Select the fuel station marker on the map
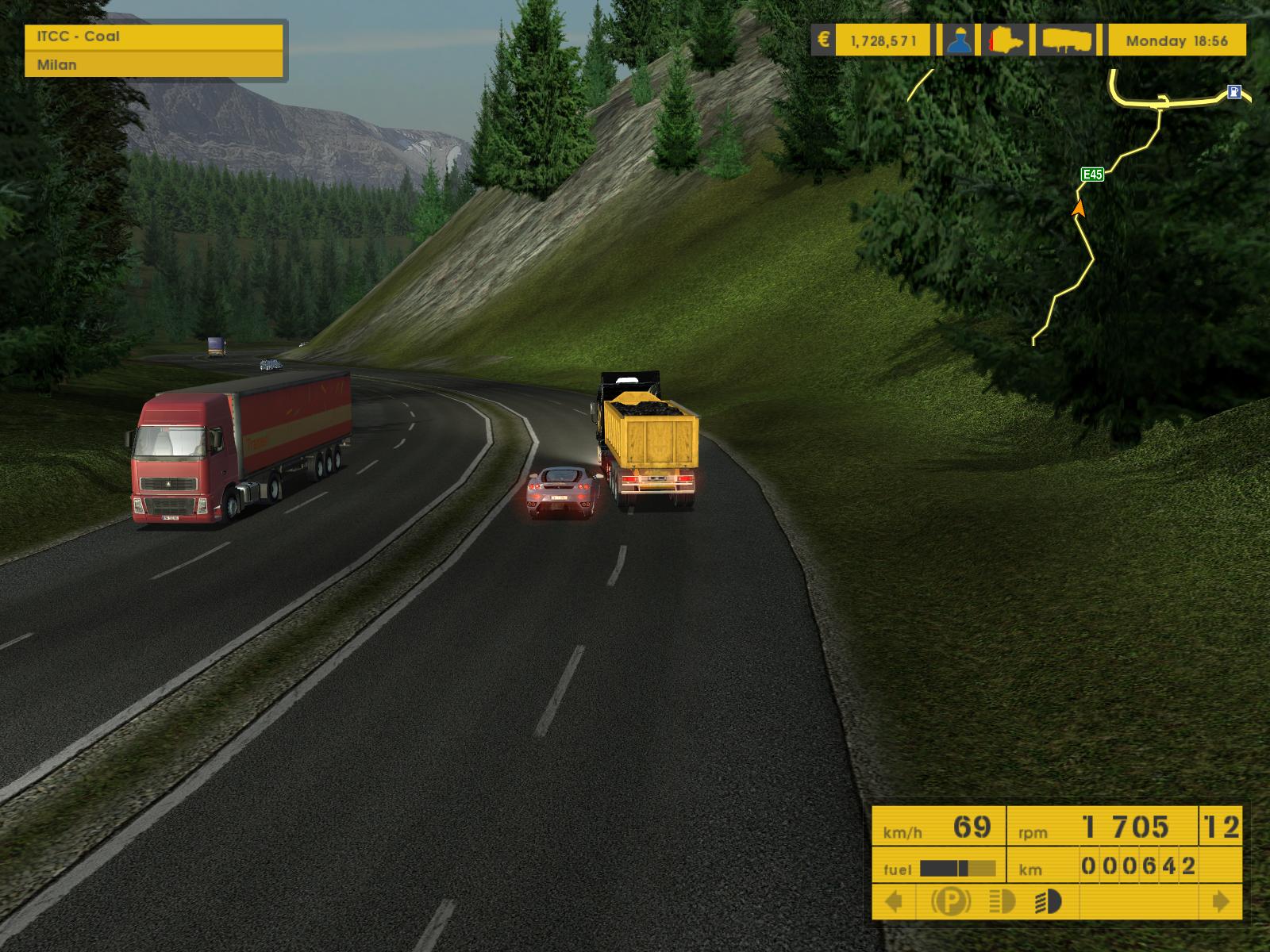The height and width of the screenshot is (952, 1270). (1233, 92)
